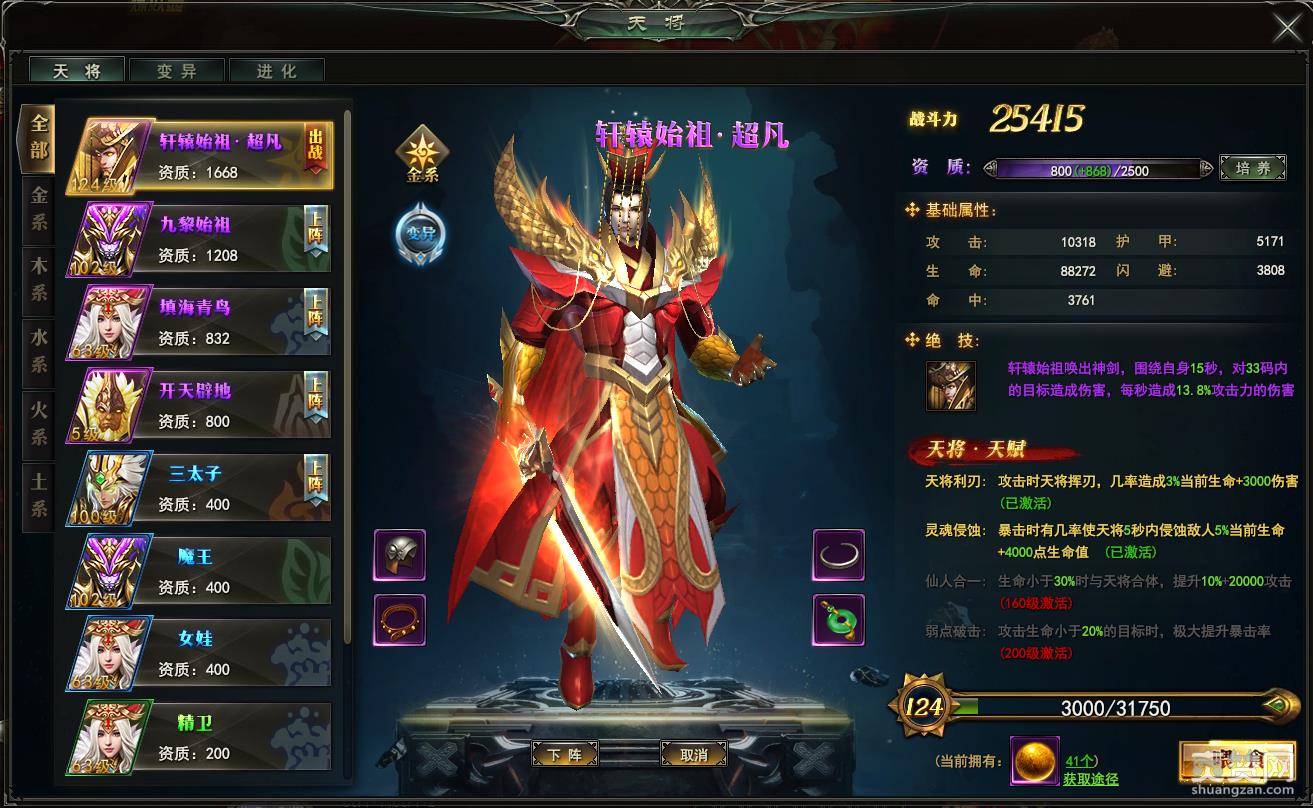Screen dimensions: 1313x808
Task: Show 水系 generals
Action: tap(38, 351)
